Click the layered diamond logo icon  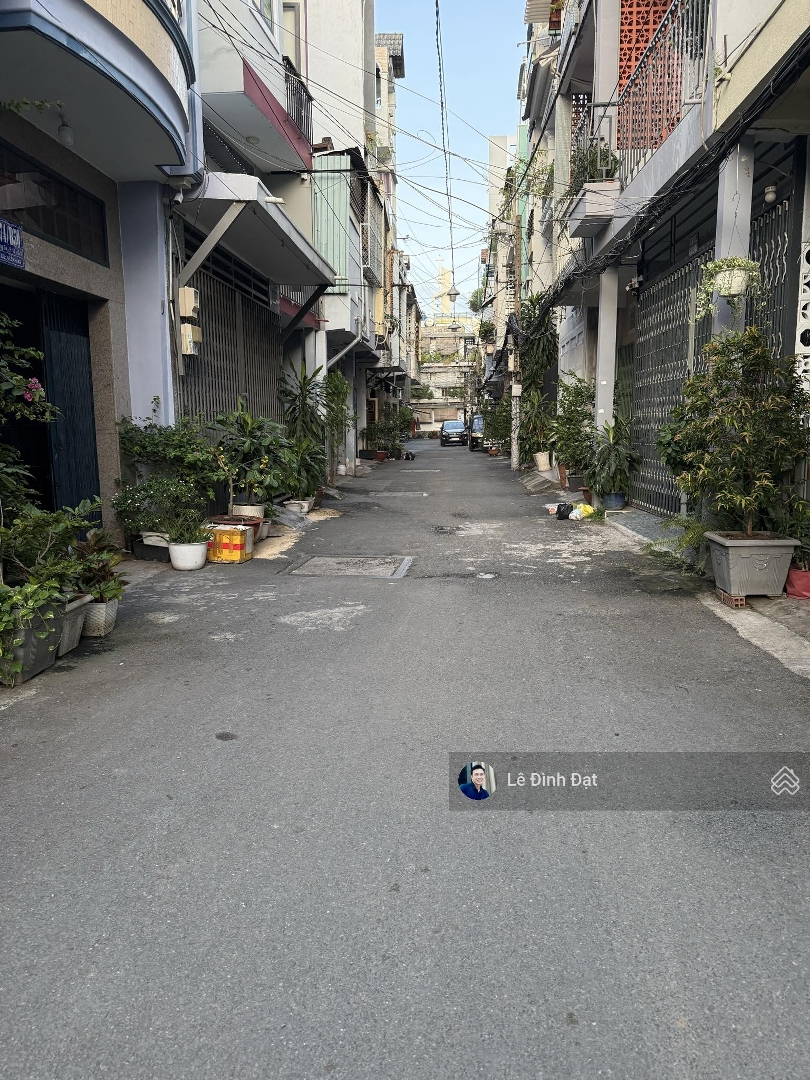click(x=784, y=781)
